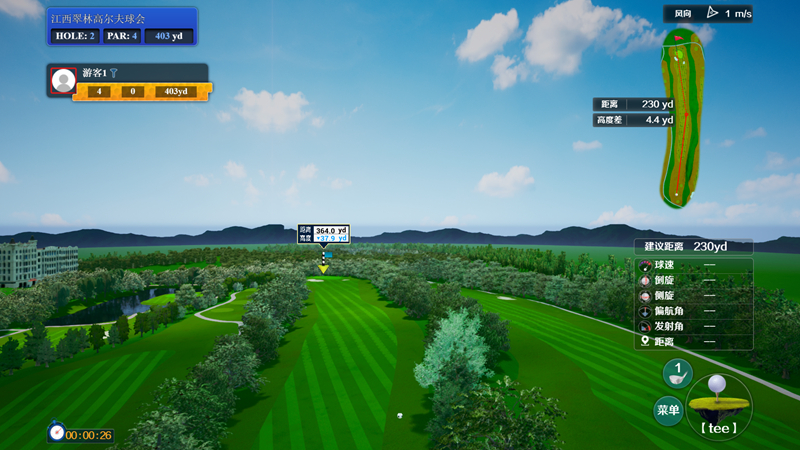
Task: Select the number 1 driver club button
Action: pos(677,373)
